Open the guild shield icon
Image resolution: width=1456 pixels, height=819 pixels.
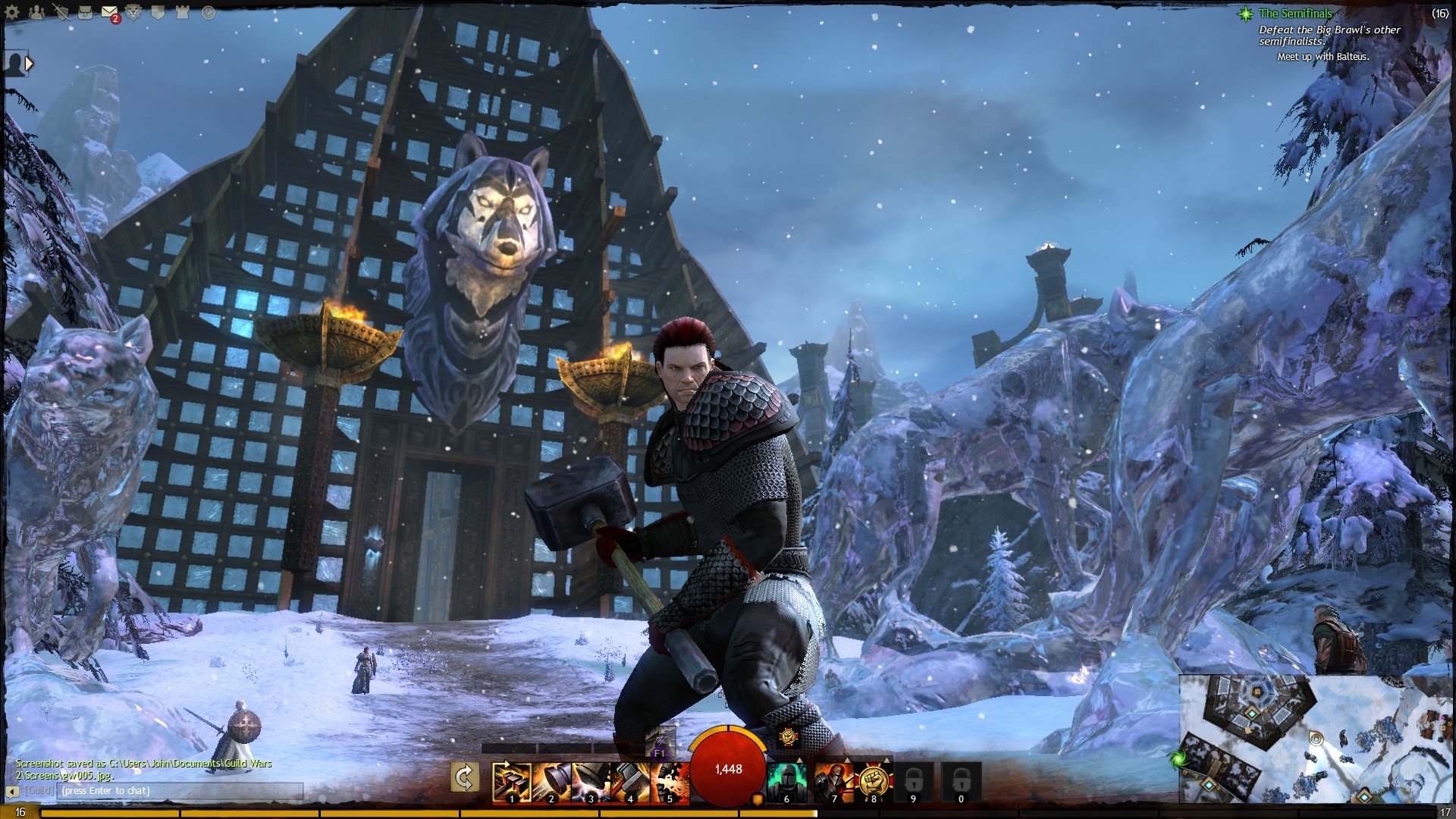[158, 12]
